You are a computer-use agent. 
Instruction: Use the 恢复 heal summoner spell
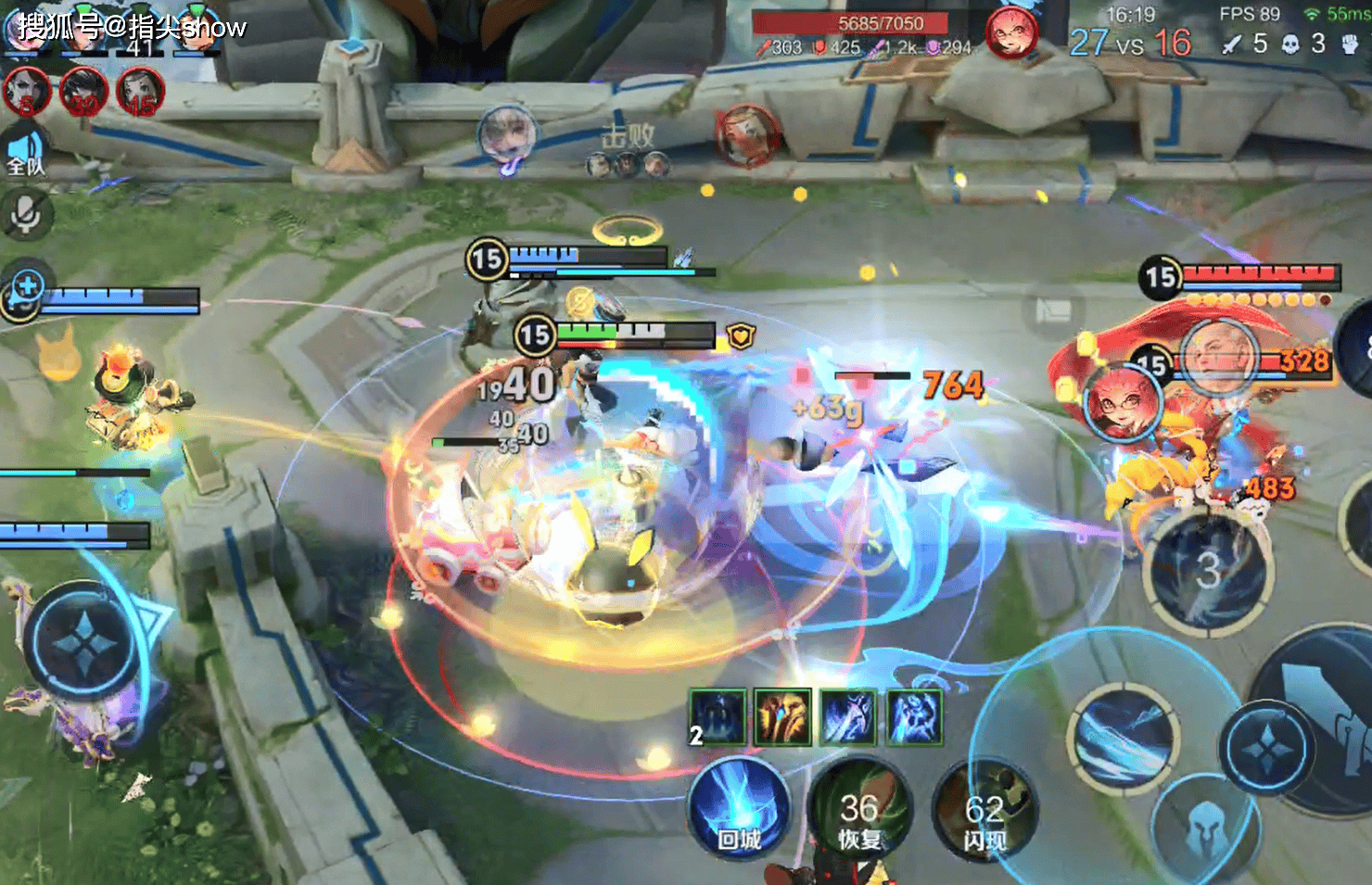point(858,809)
